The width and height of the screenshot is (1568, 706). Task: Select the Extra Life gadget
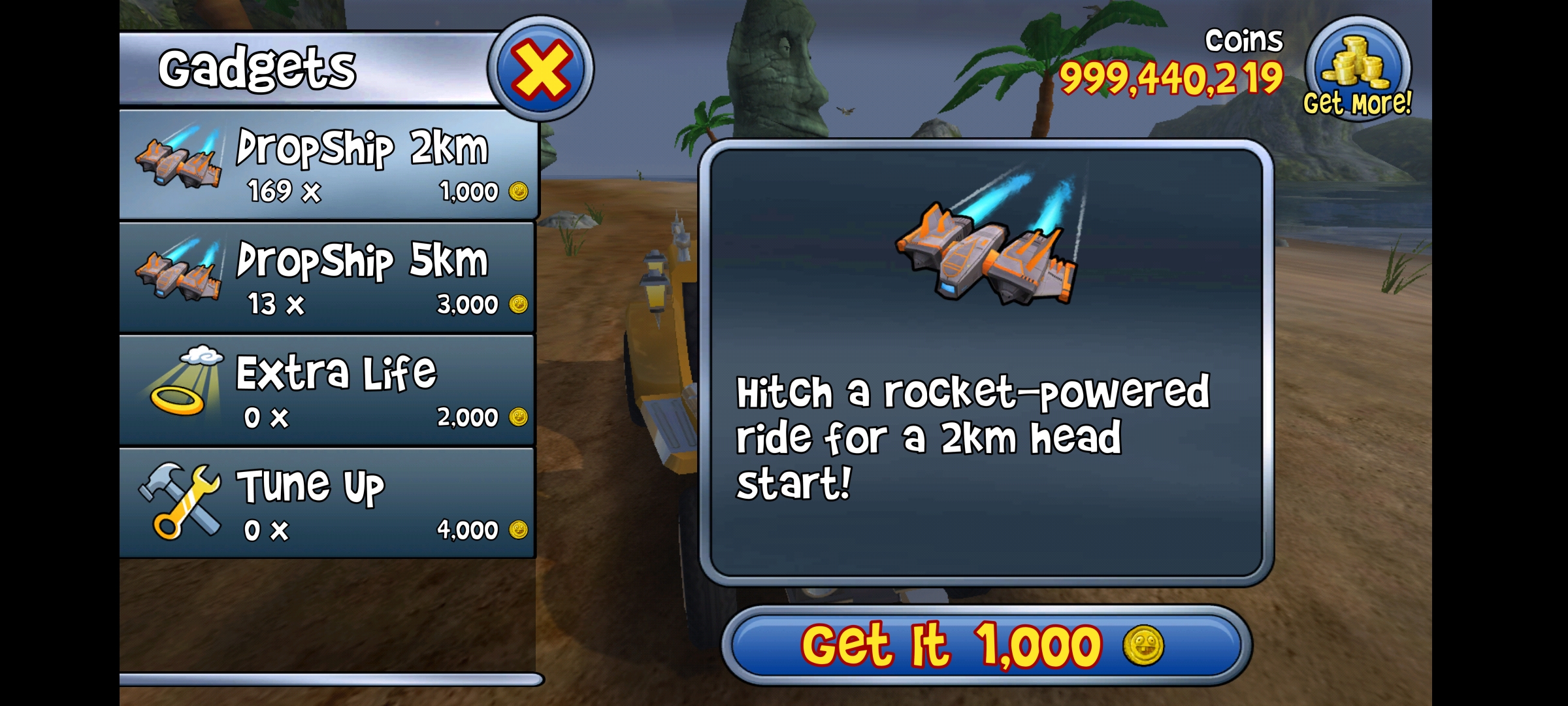pyautogui.click(x=328, y=390)
